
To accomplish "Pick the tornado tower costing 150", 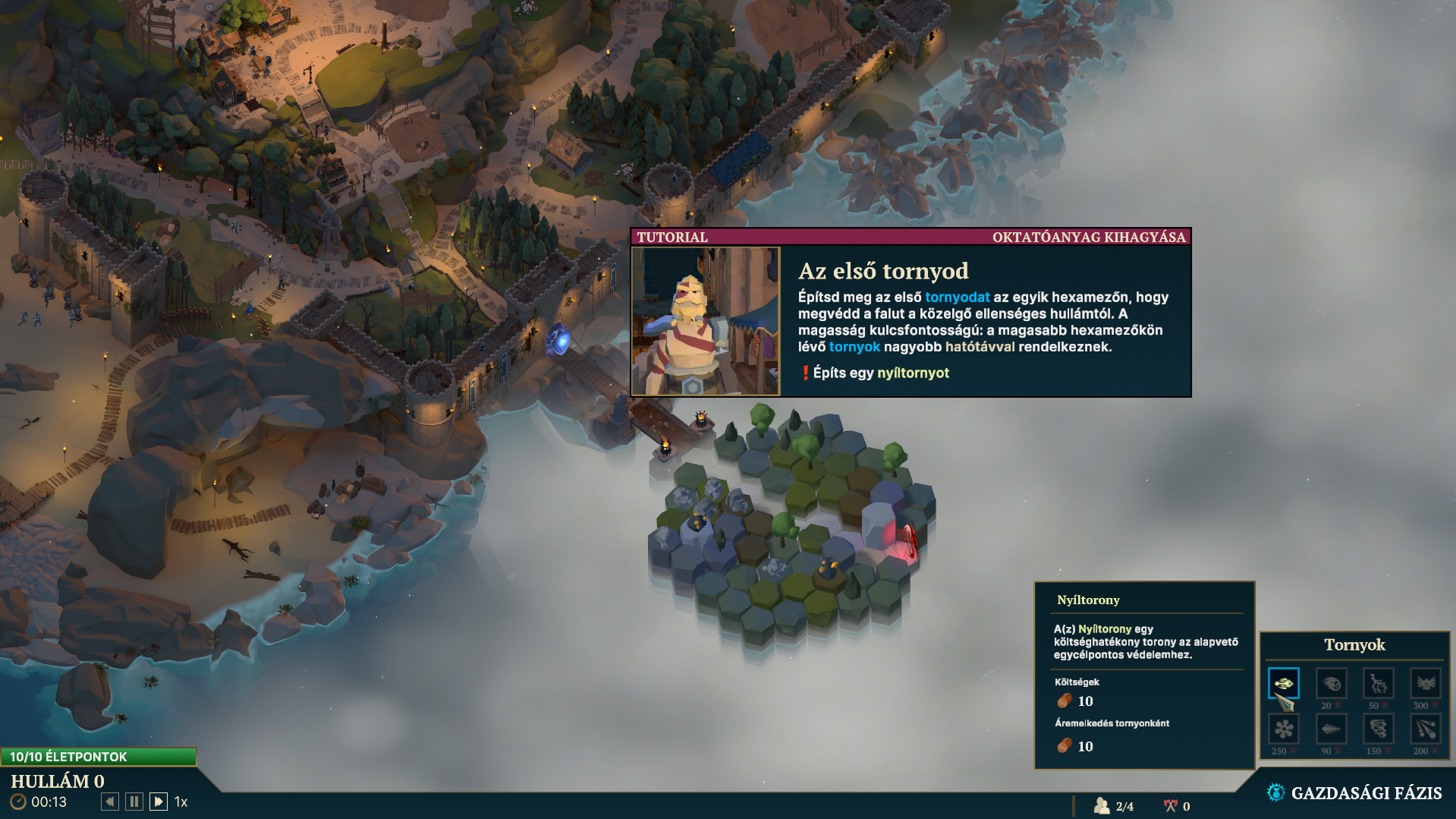I will tap(1378, 729).
